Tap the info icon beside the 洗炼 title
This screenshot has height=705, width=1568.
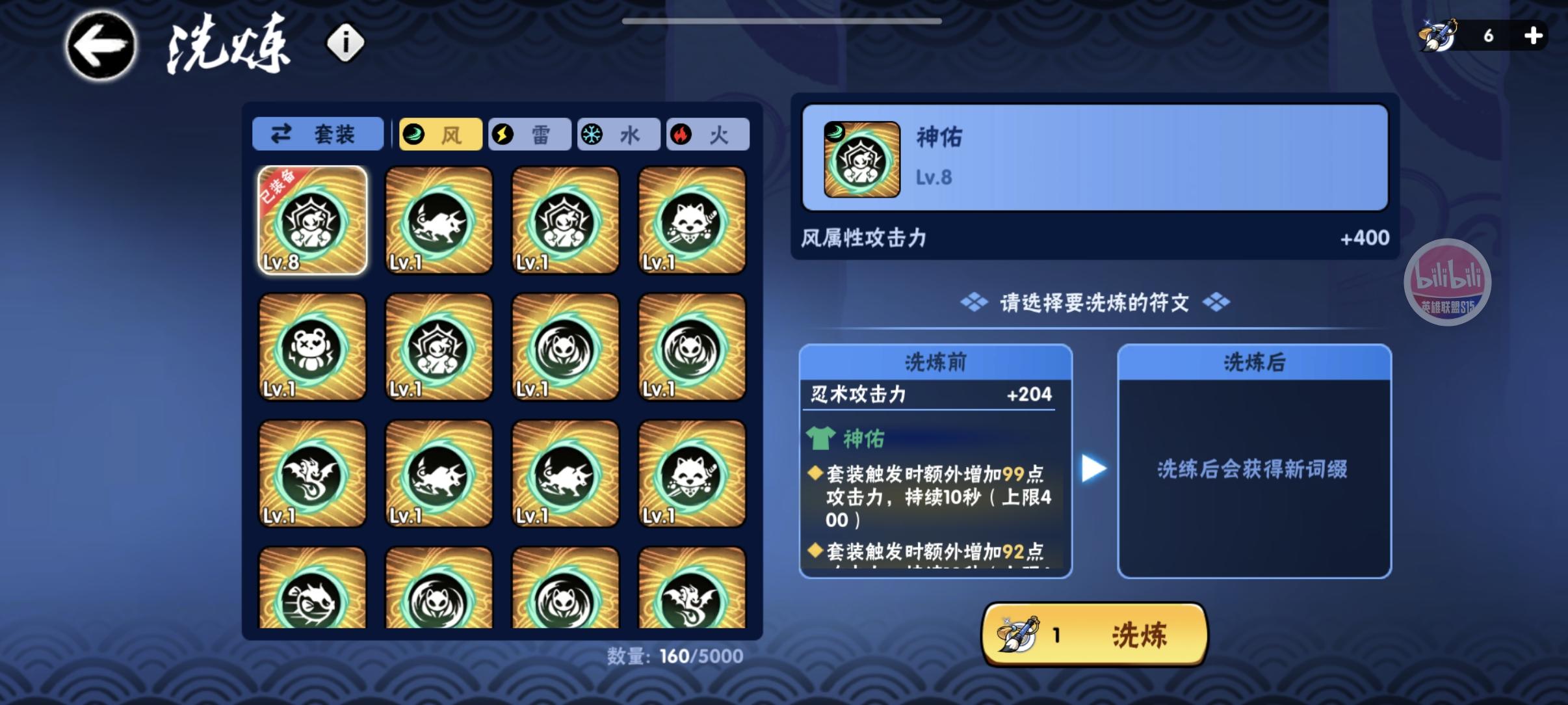pos(345,43)
